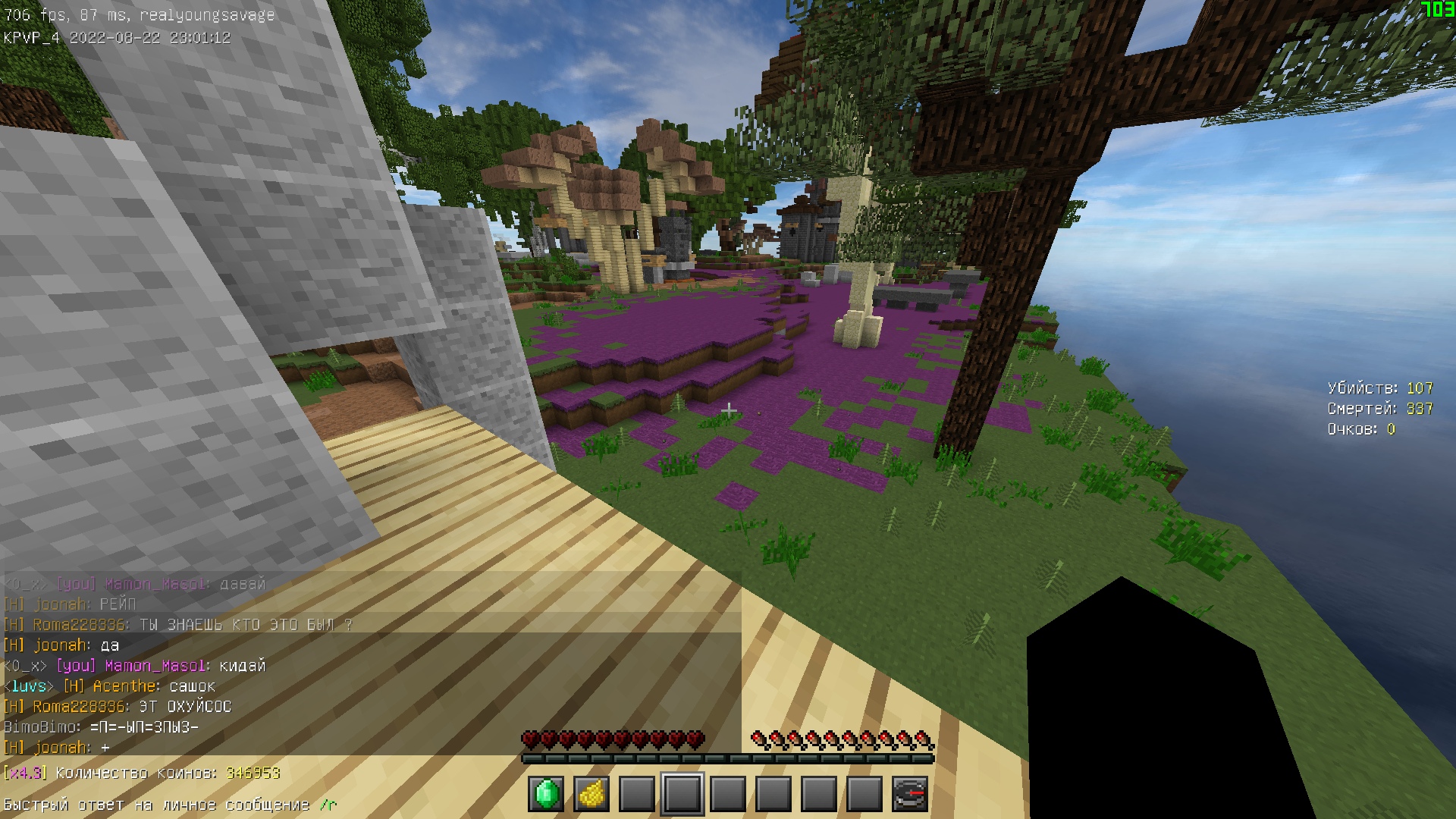Image resolution: width=1456 pixels, height=819 pixels.
Task: Select the glowstone dust hotbar slot
Action: pos(591,794)
